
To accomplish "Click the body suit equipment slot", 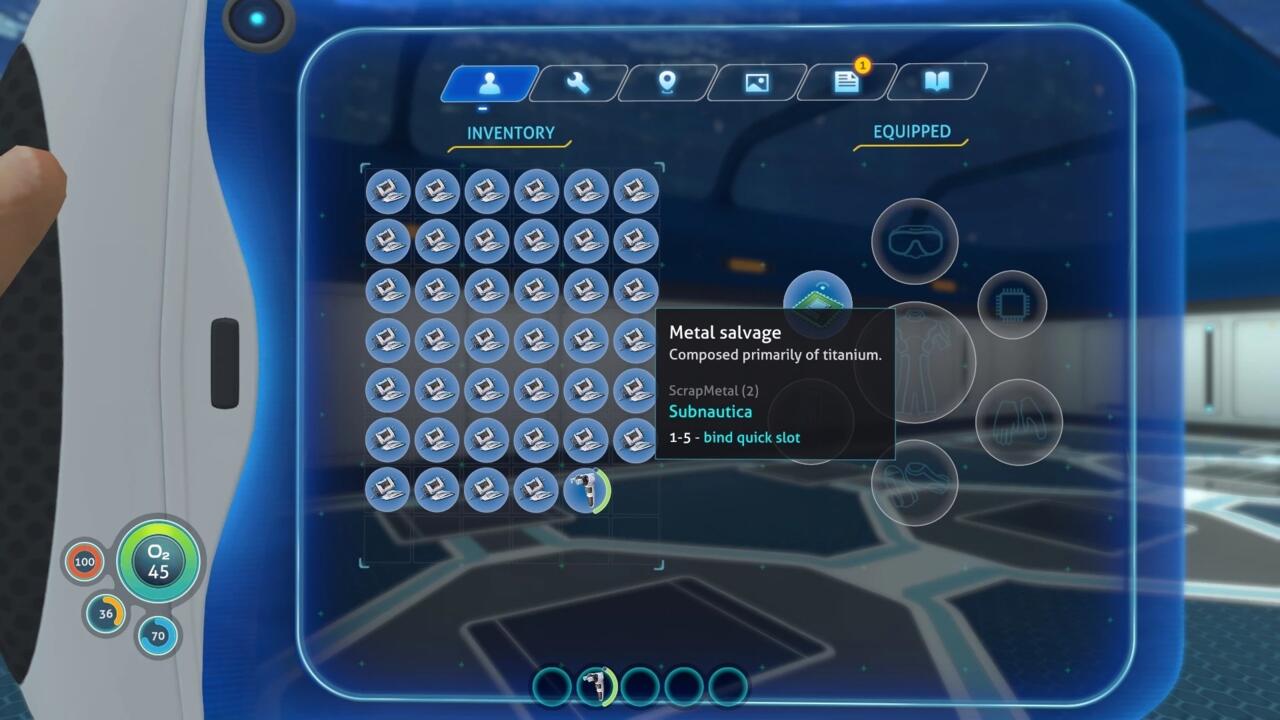I will (933, 362).
